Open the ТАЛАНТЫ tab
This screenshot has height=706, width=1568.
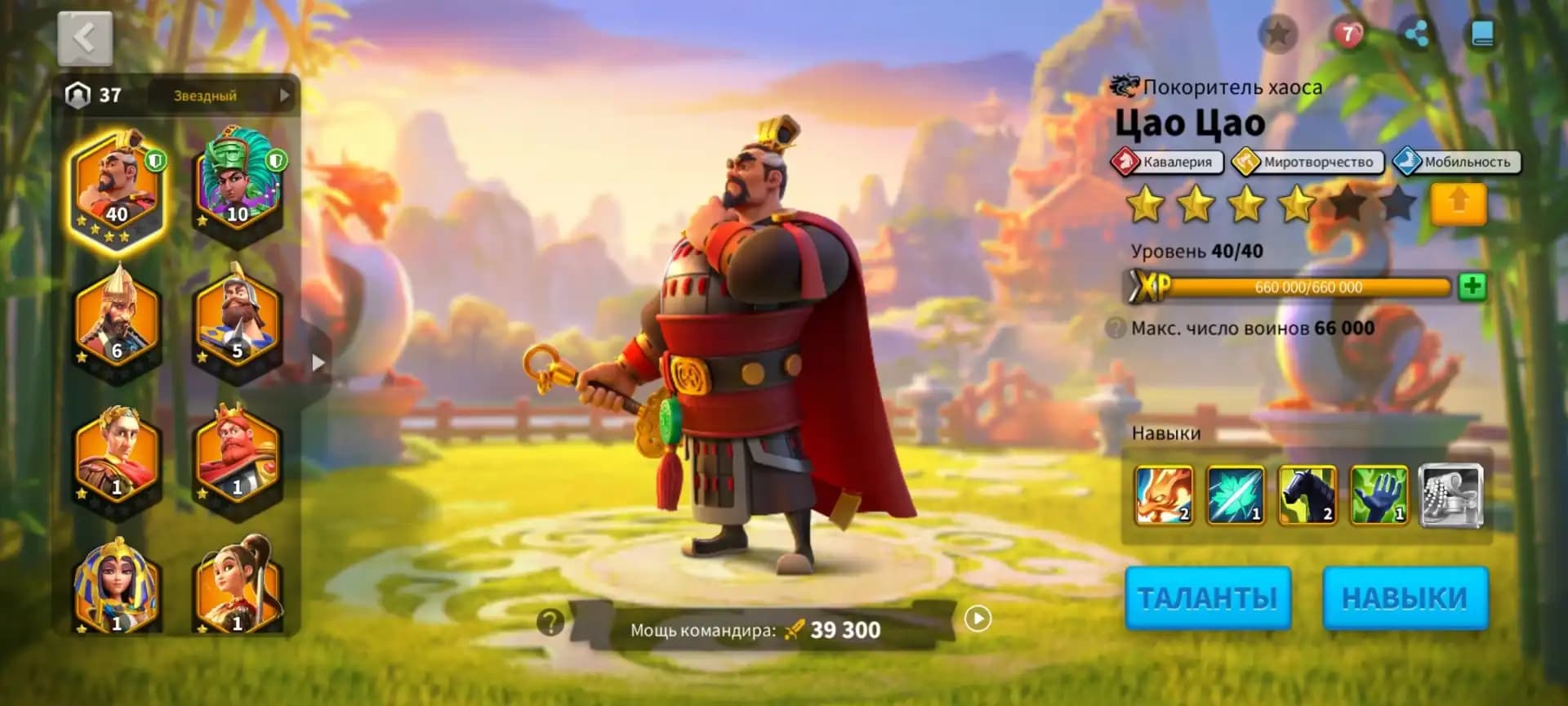pyautogui.click(x=1208, y=597)
